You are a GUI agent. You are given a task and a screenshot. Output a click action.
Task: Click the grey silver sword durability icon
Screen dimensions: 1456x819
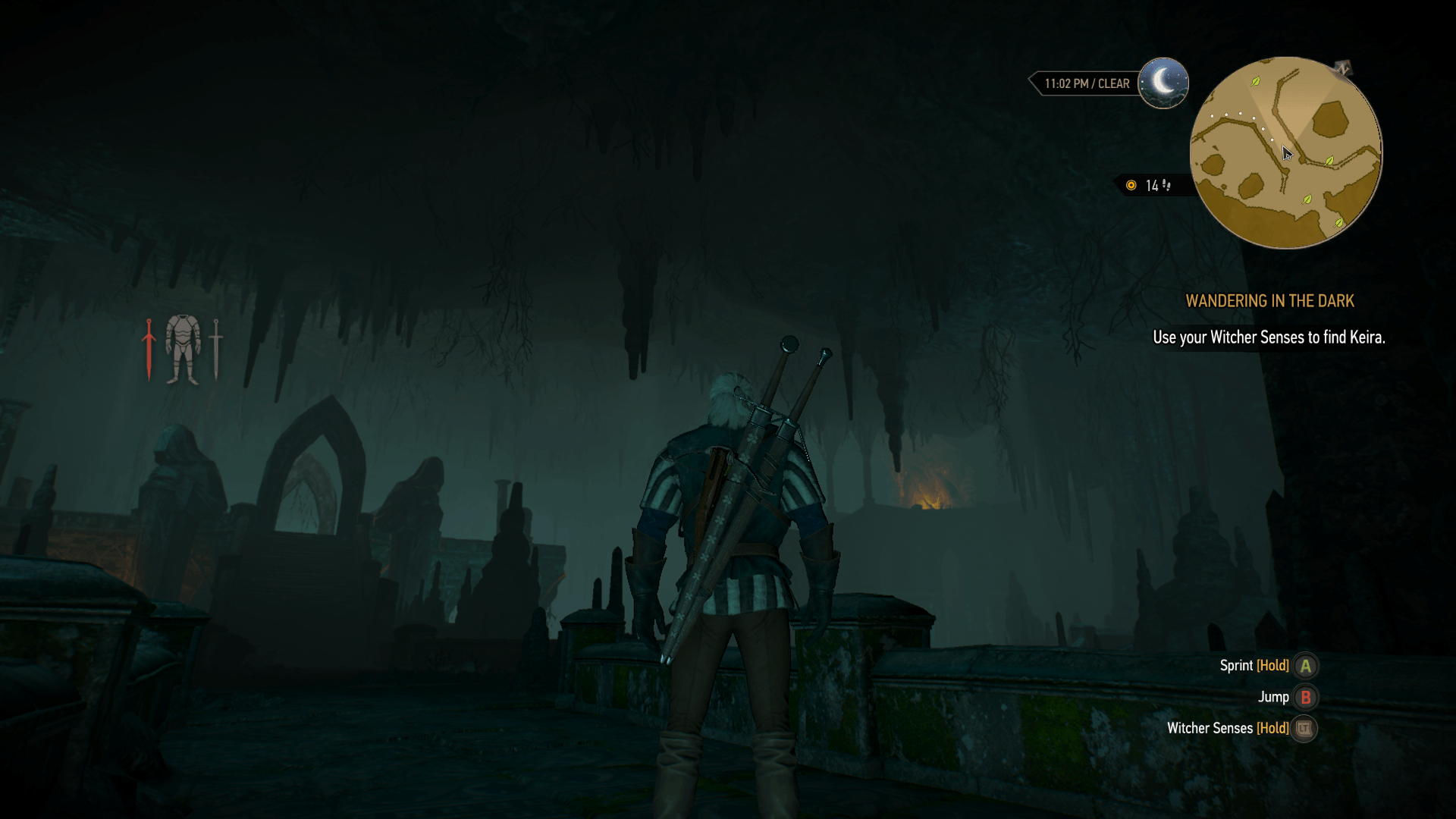tap(216, 349)
